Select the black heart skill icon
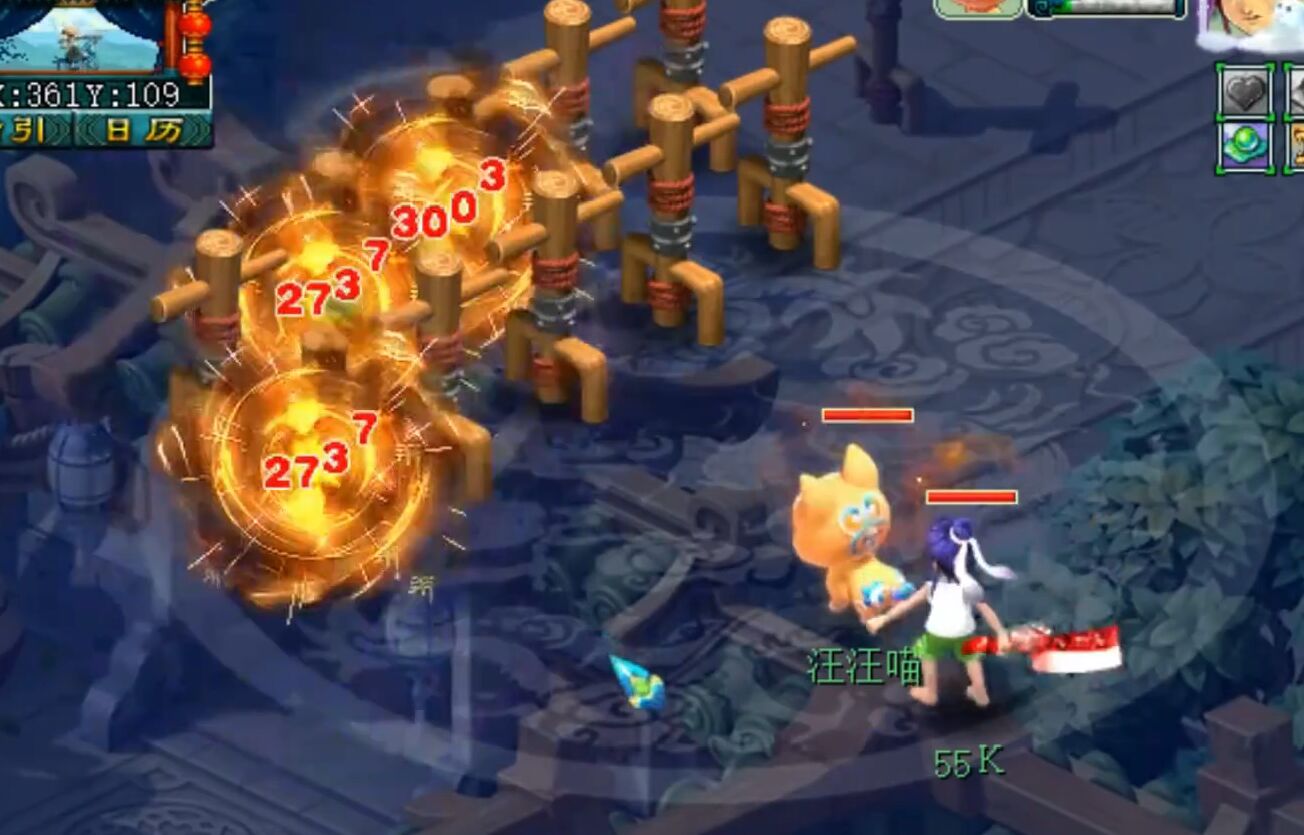Viewport: 1304px width, 835px height. point(1244,91)
